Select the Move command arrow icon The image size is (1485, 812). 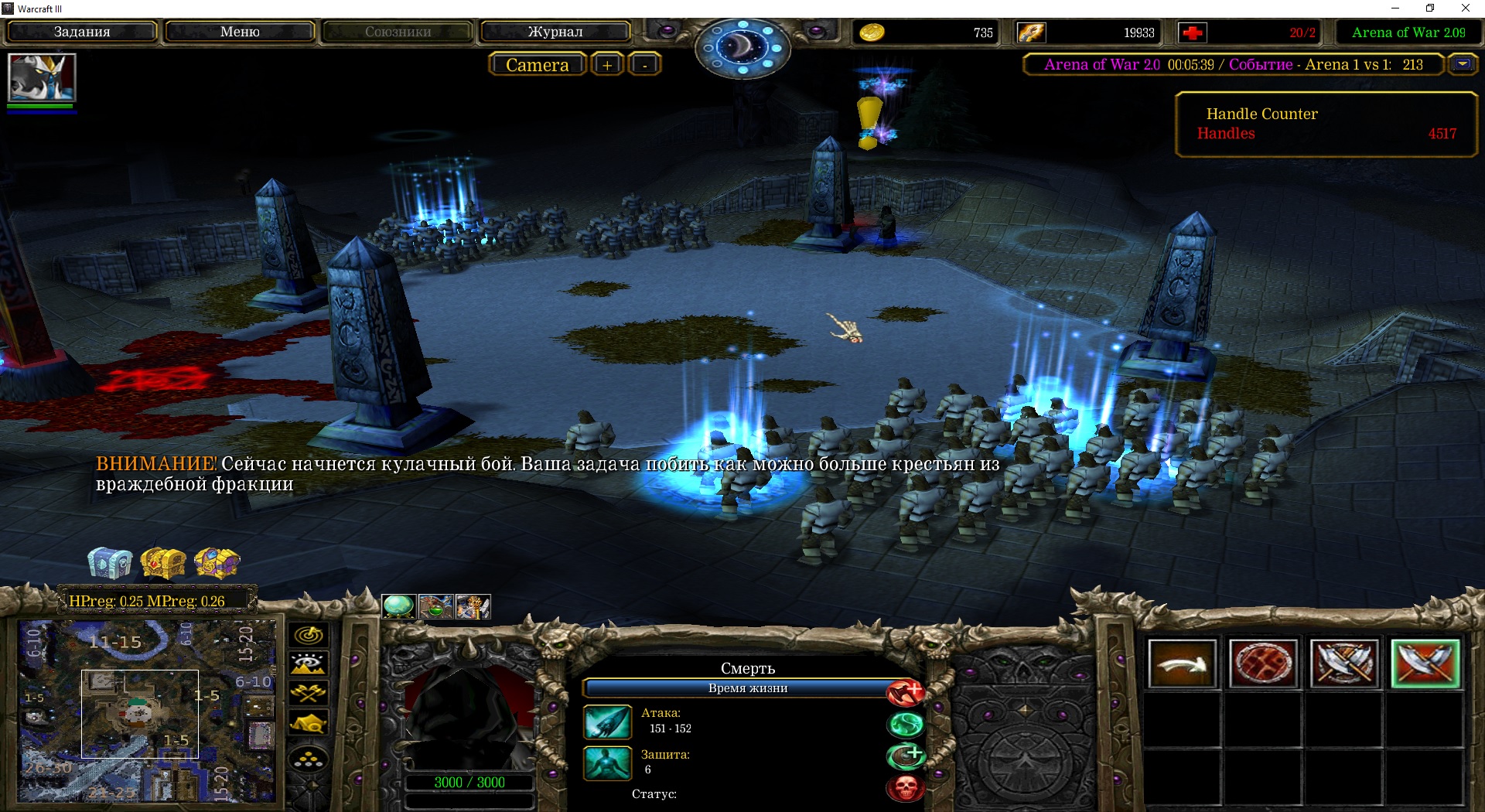pyautogui.click(x=1182, y=664)
